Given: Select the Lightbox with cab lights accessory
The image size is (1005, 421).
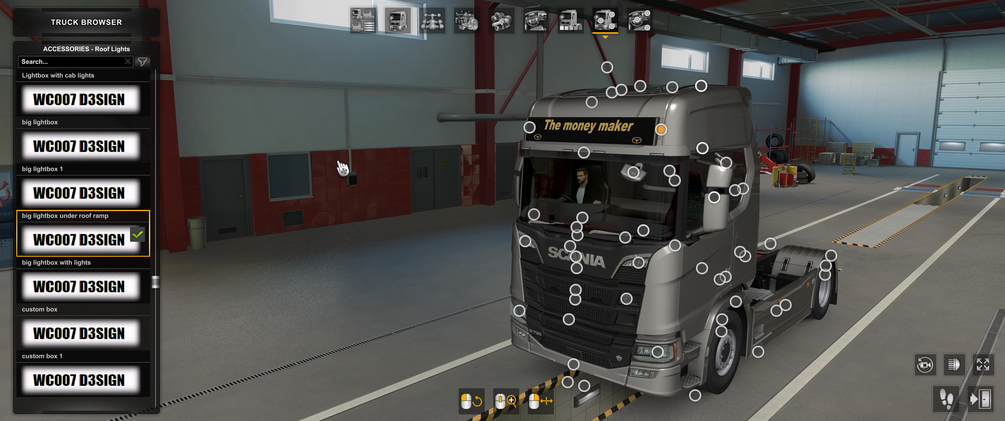Looking at the screenshot, I should [x=79, y=99].
